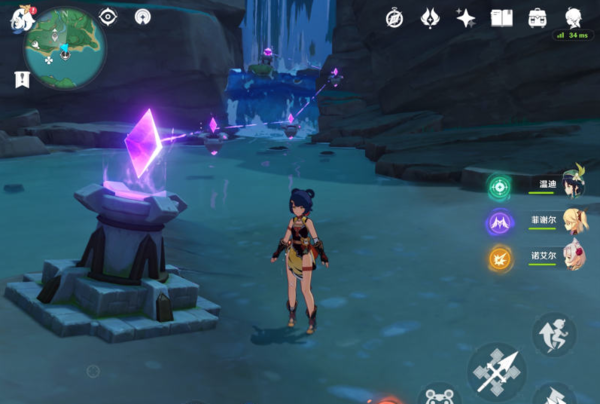Open the wish sparkle star icon
This screenshot has height=404, width=600.
pos(465,18)
